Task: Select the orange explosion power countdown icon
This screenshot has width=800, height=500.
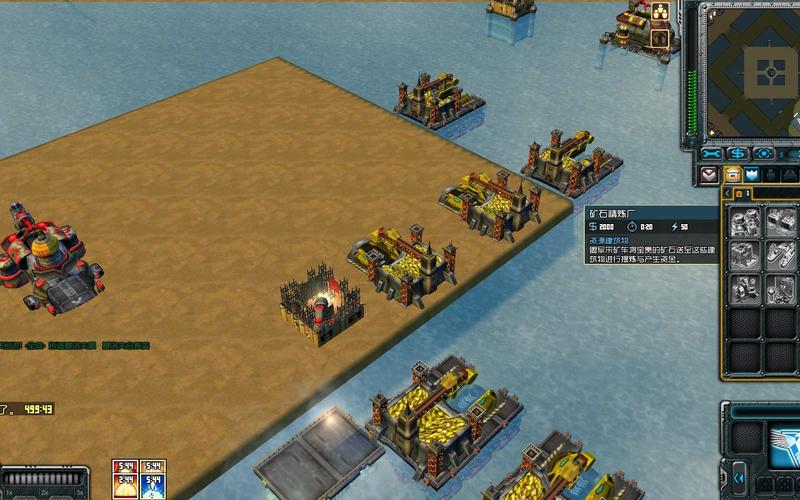Action: [125, 487]
